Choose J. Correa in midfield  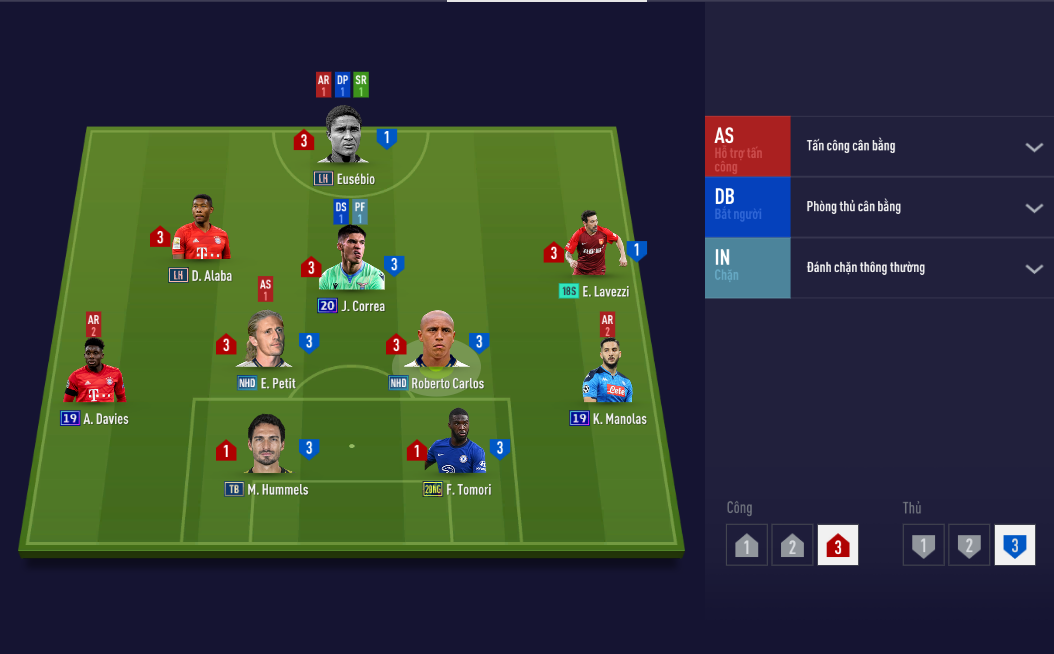coord(351,262)
